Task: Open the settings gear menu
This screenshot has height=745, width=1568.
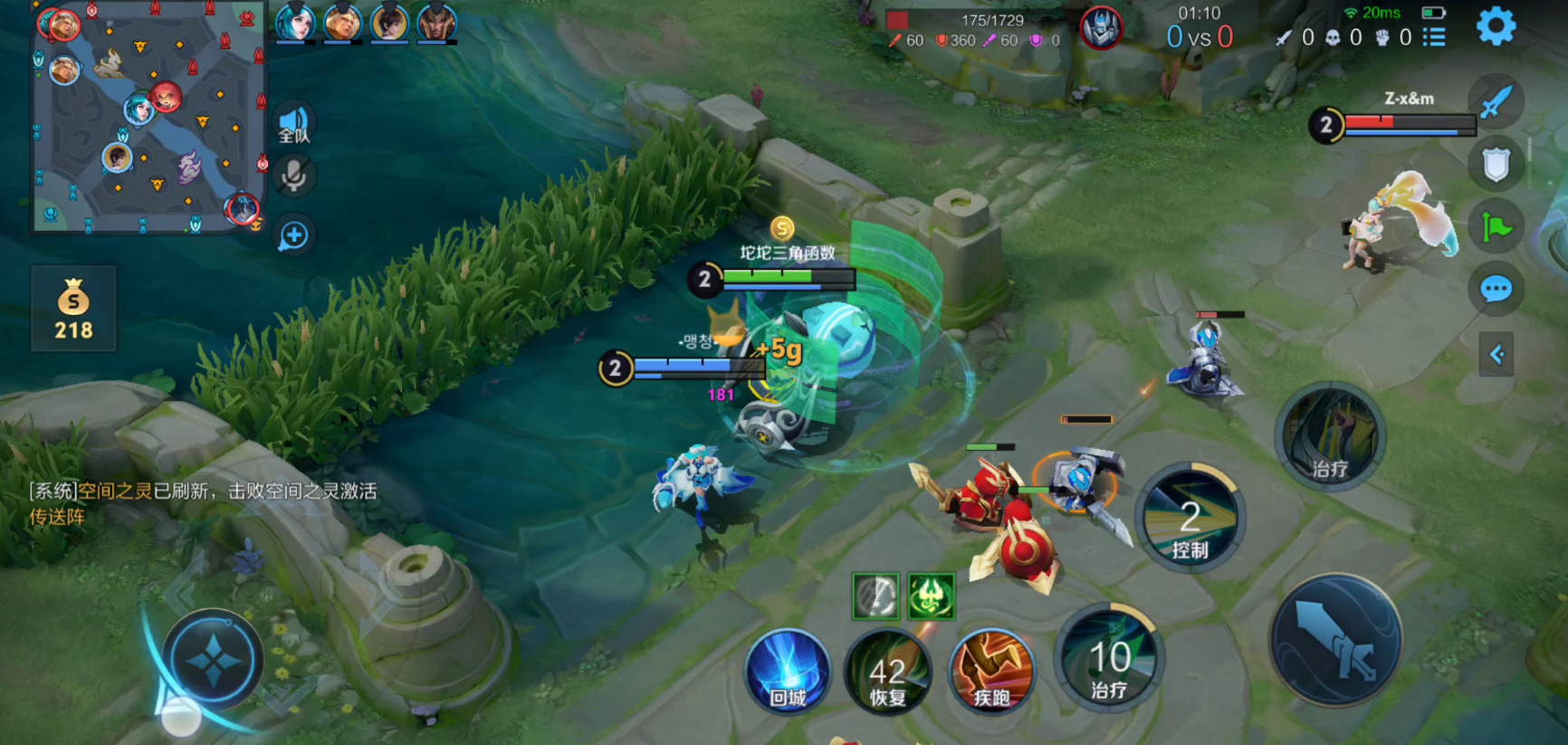Action: [x=1496, y=26]
